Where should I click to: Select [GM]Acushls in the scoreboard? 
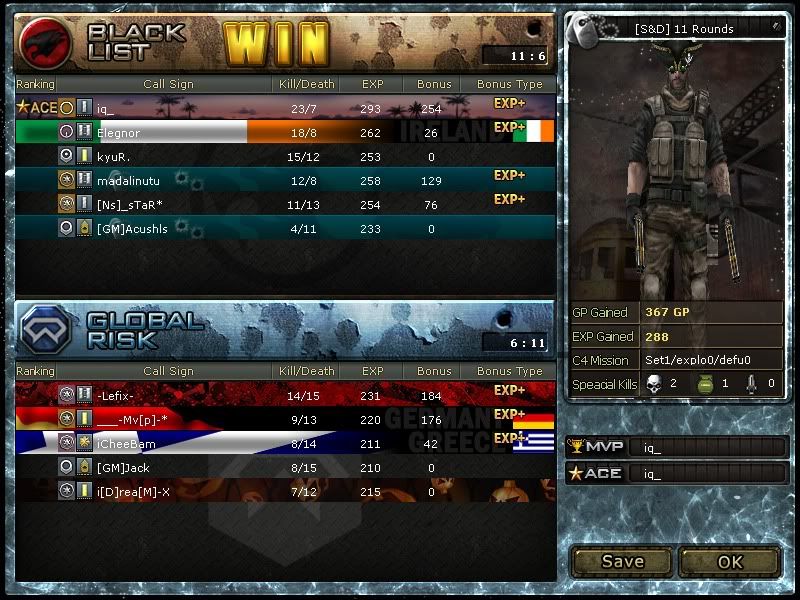(285, 228)
